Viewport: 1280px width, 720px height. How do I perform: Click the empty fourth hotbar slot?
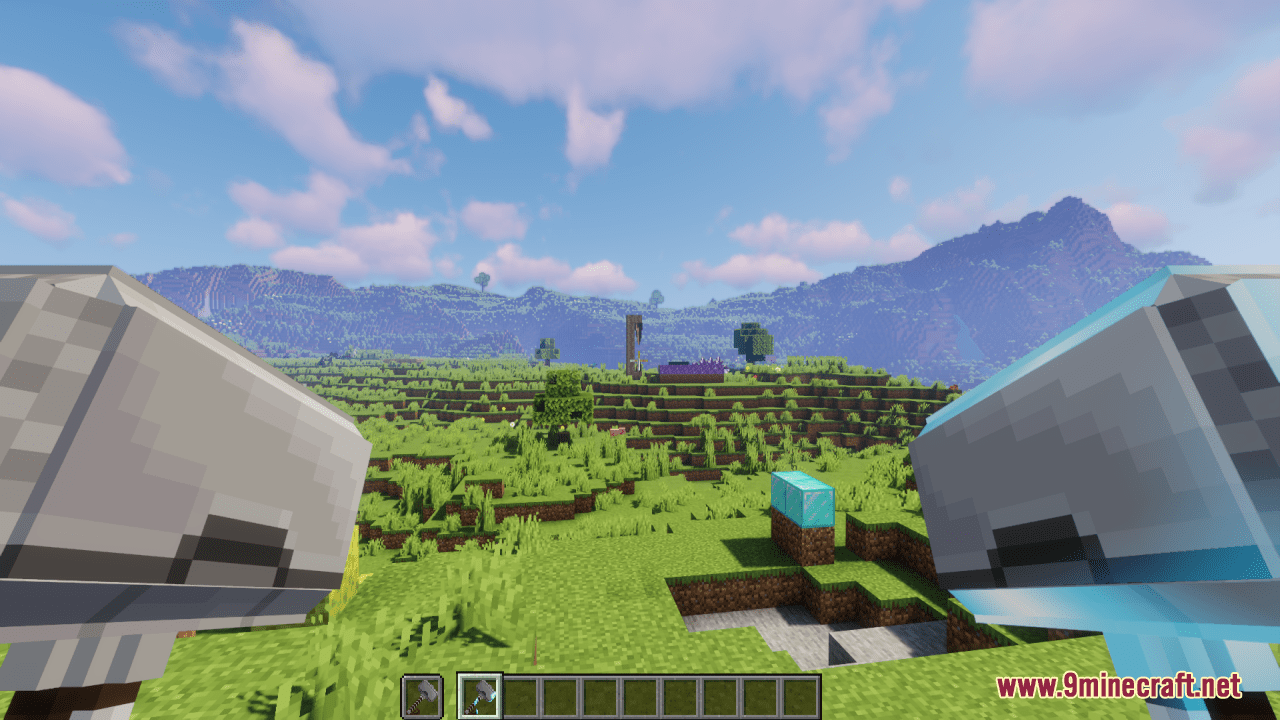pos(598,695)
